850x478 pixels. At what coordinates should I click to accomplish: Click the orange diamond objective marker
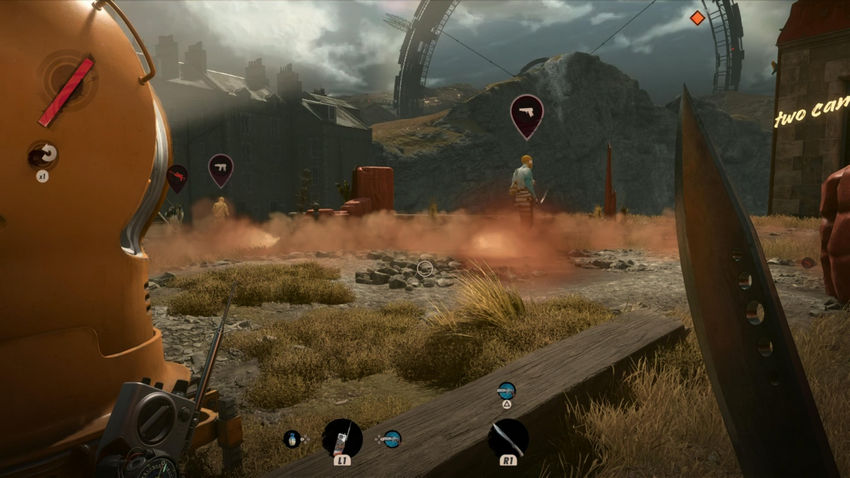[697, 18]
